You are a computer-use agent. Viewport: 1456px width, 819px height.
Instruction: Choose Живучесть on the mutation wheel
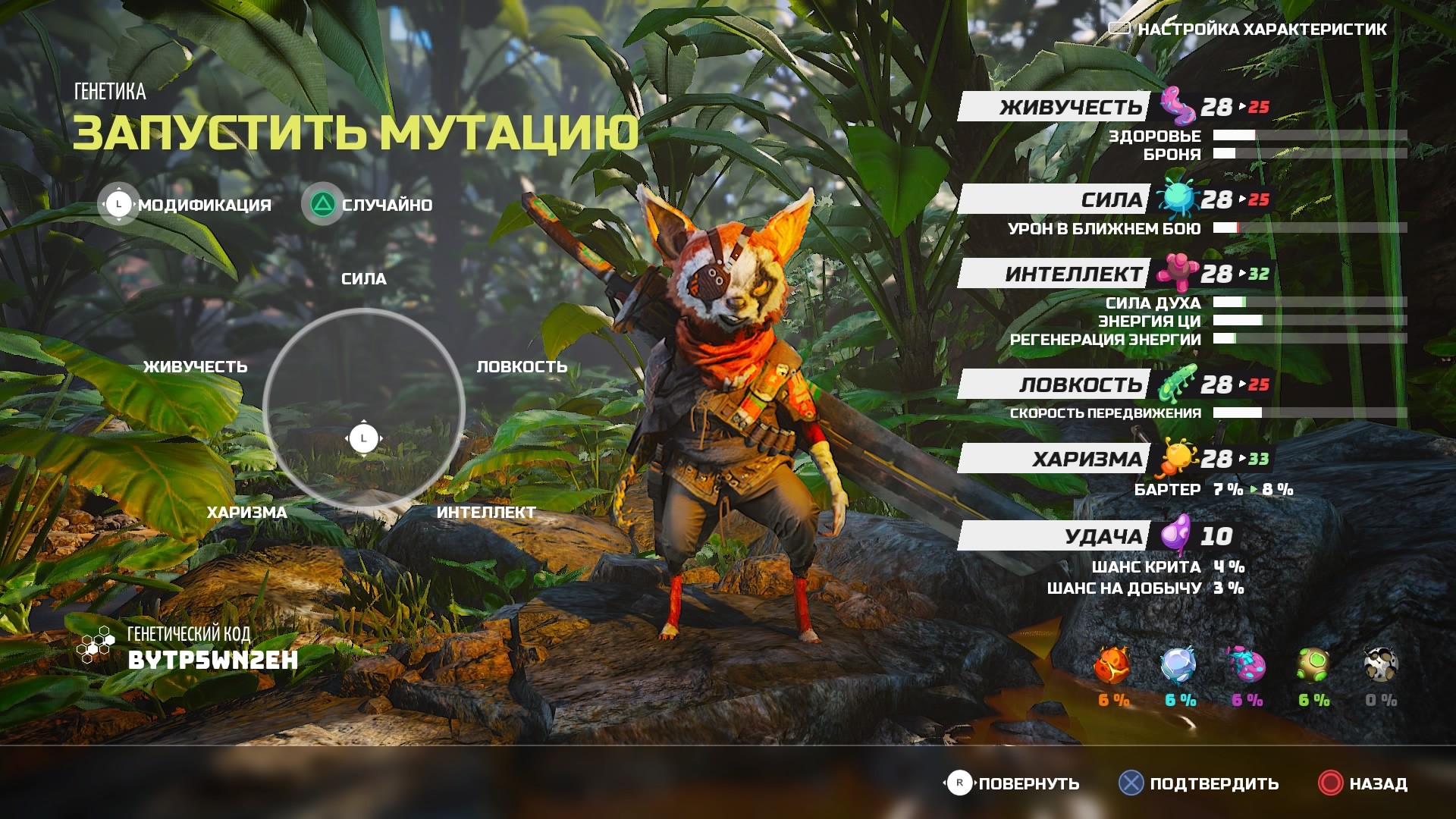tap(196, 367)
